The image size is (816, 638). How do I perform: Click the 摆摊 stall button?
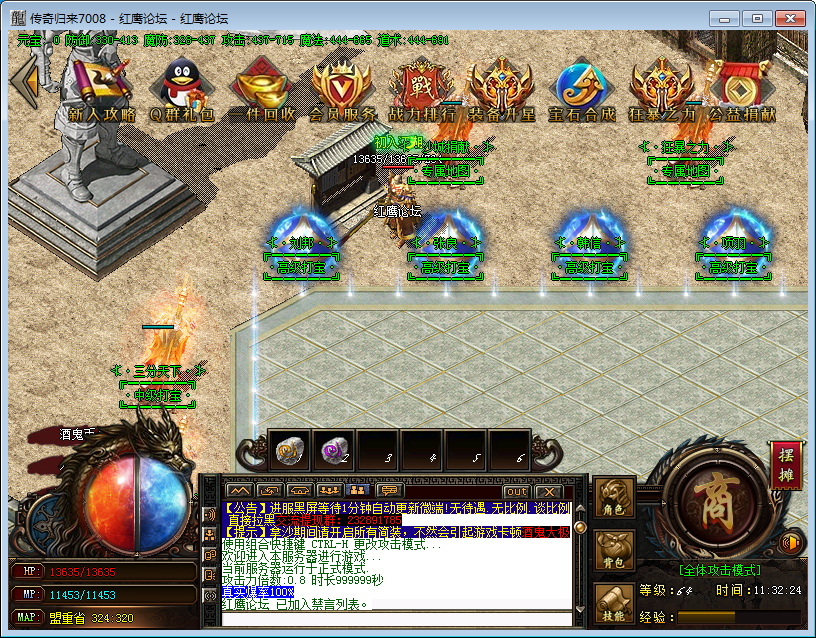[785, 466]
